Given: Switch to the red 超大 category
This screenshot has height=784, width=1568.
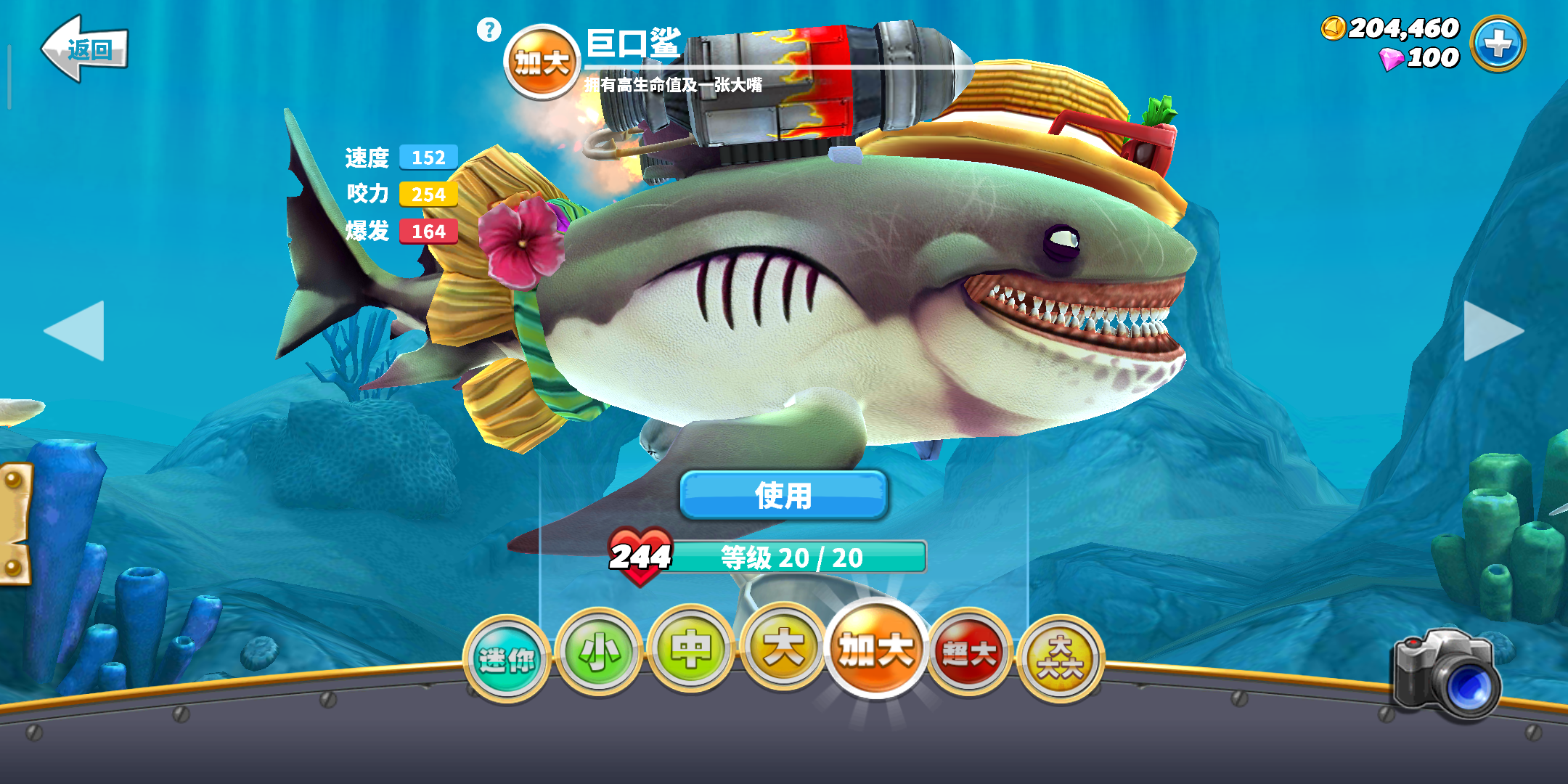Looking at the screenshot, I should click(x=969, y=653).
